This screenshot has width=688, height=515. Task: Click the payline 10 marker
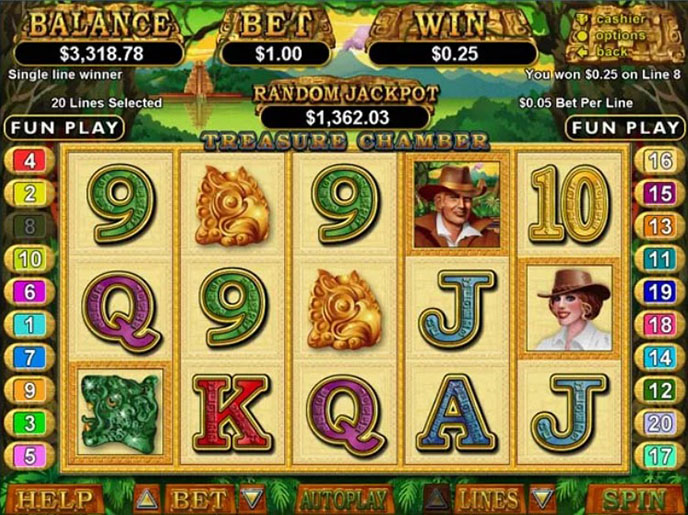(x=29, y=259)
